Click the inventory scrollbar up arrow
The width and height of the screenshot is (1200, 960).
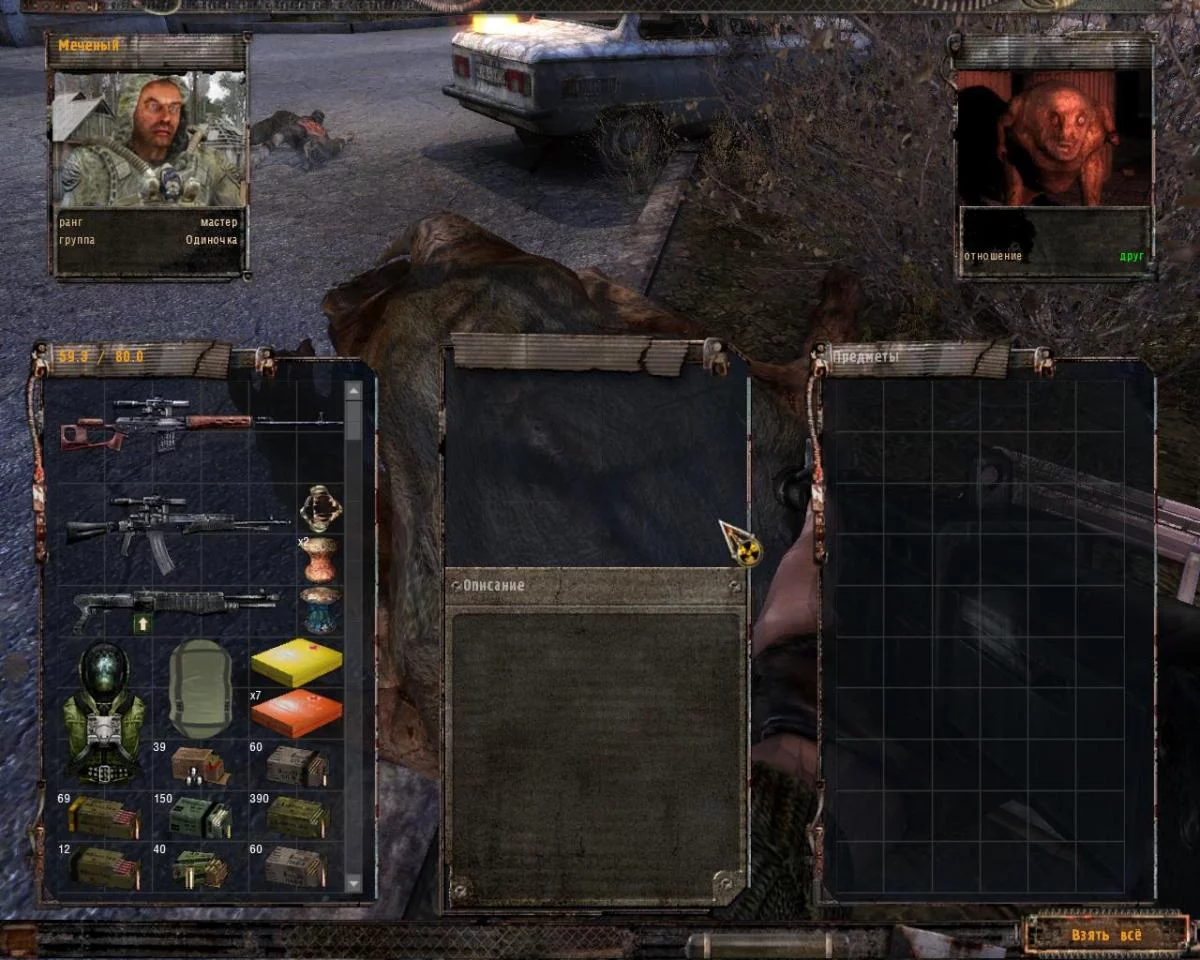click(353, 390)
